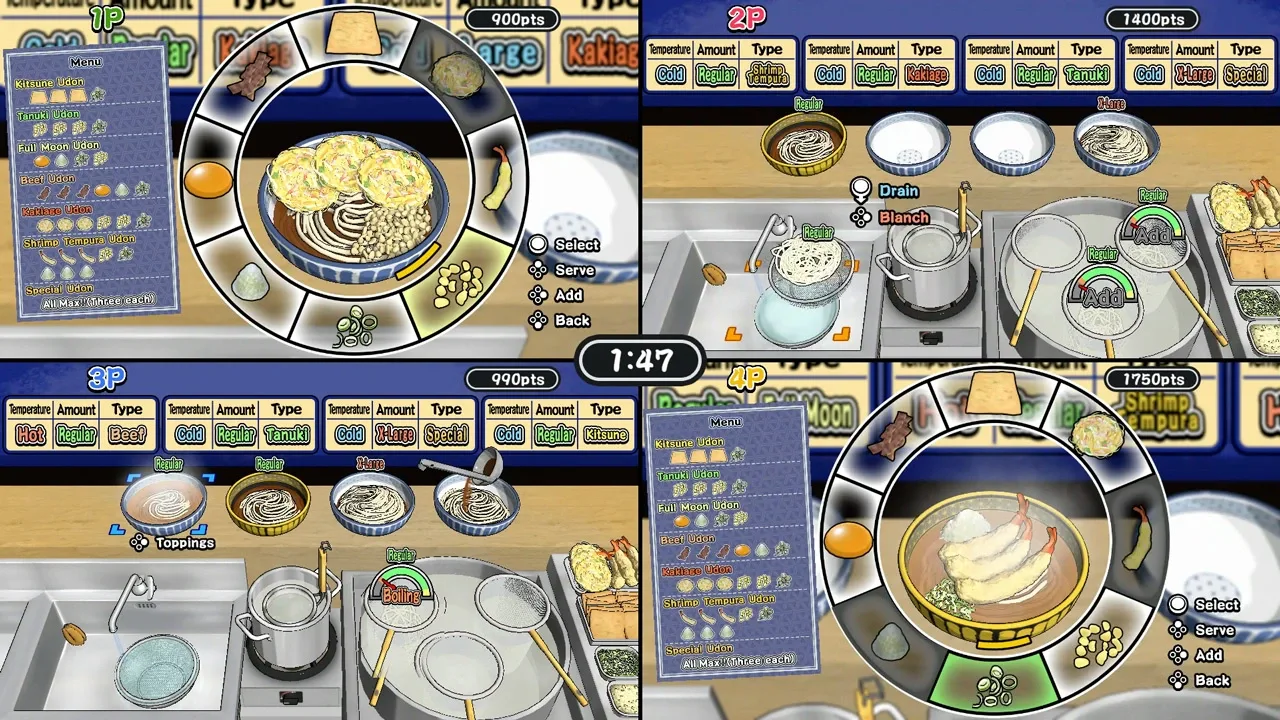Select 2P's Cold Regular Tanuki order ticket
The height and width of the screenshot is (720, 1280).
[1038, 64]
